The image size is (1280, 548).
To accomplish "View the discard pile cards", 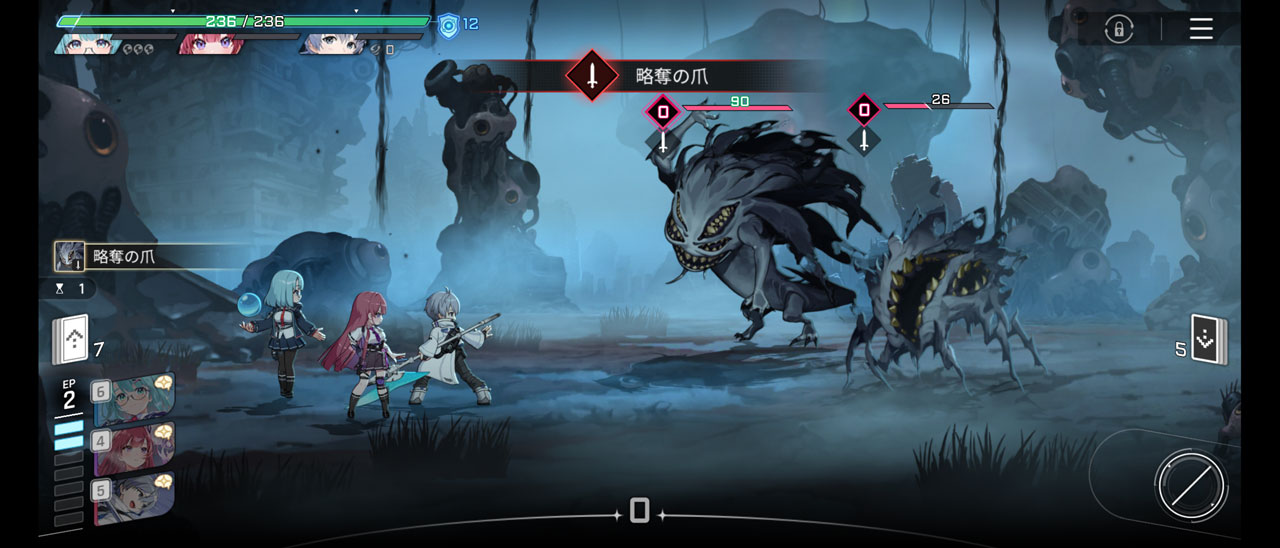I will [x=1208, y=340].
